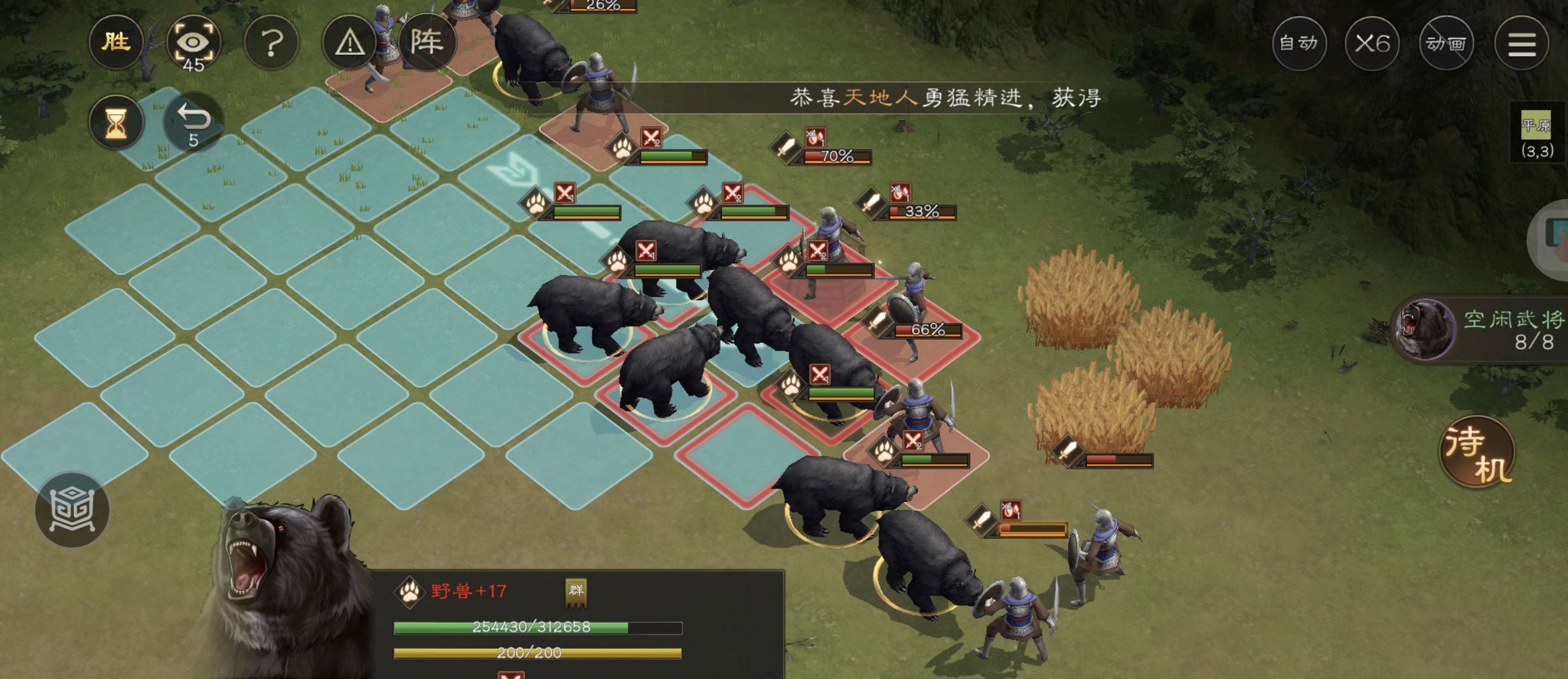Image resolution: width=1568 pixels, height=679 pixels.
Task: Click the 群 faction badge
Action: click(576, 592)
